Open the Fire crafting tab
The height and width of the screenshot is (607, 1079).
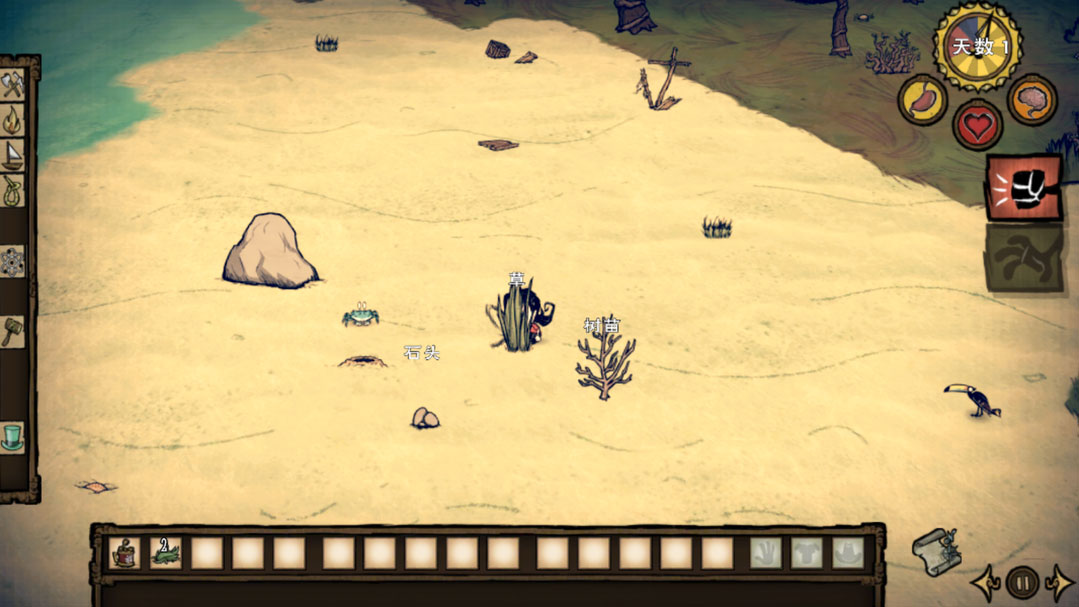point(13,120)
